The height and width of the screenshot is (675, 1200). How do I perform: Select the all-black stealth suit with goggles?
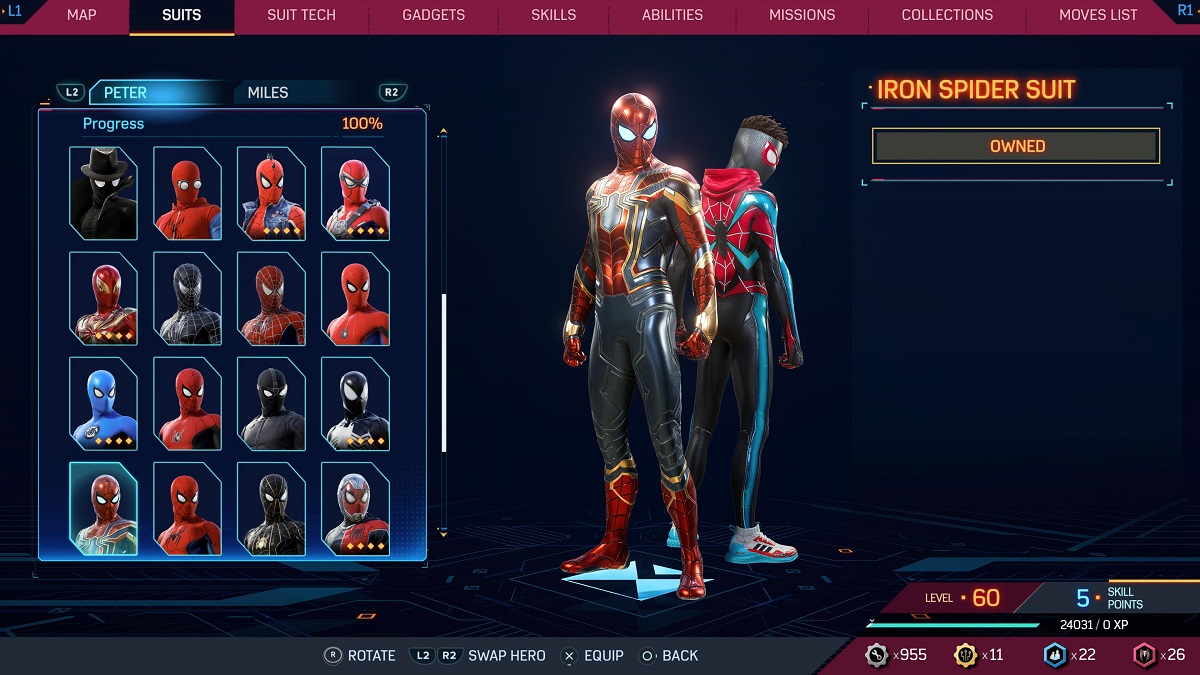click(x=271, y=403)
